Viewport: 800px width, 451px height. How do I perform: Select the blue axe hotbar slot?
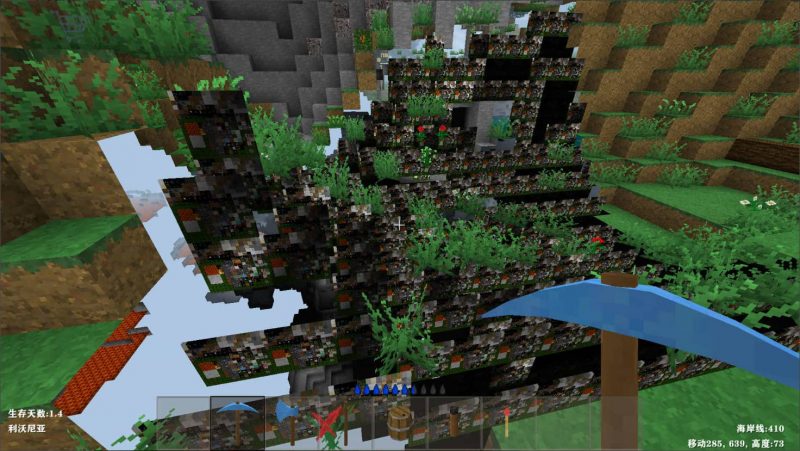coord(290,421)
